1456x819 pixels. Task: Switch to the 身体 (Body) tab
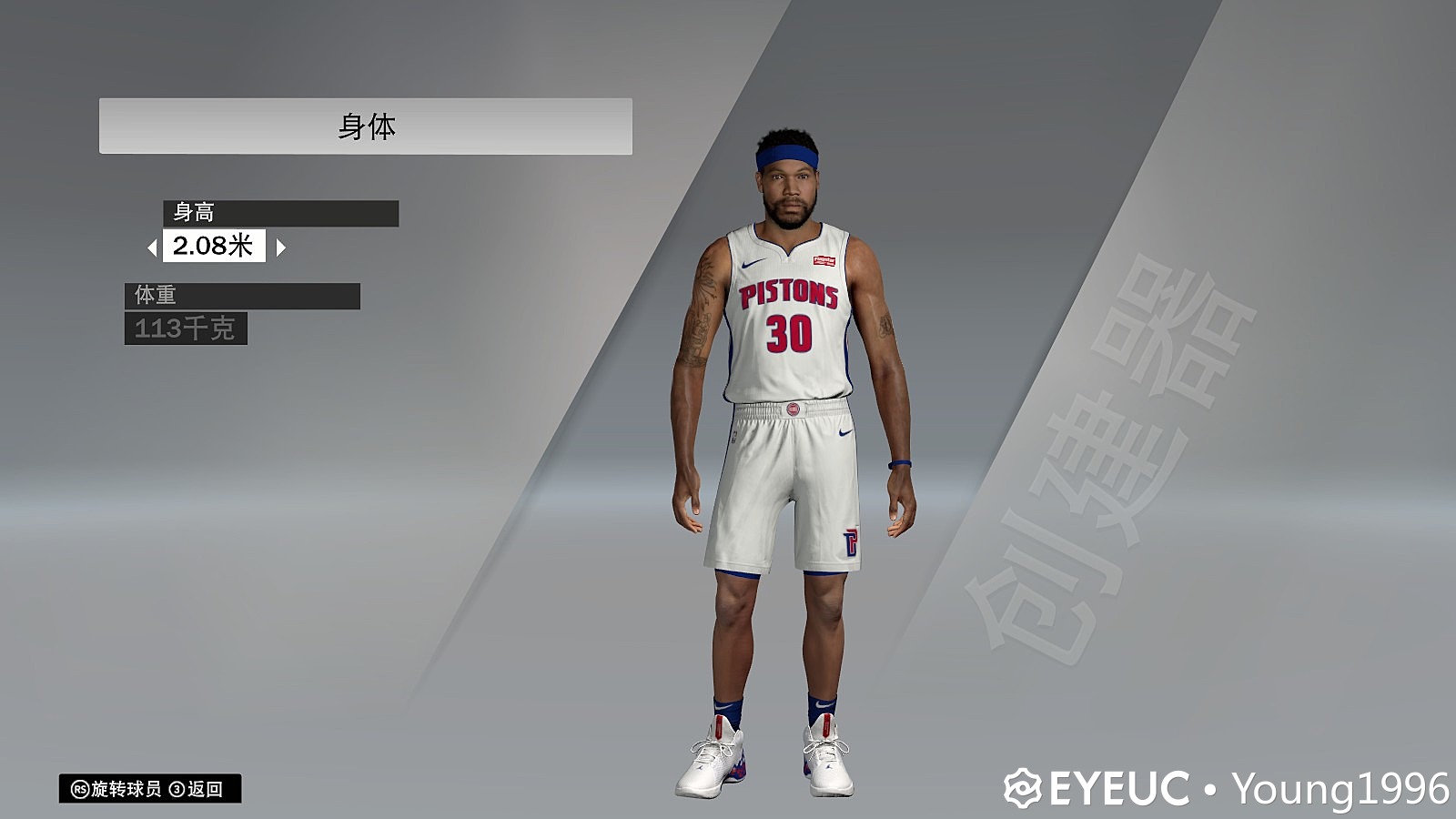pyautogui.click(x=368, y=125)
